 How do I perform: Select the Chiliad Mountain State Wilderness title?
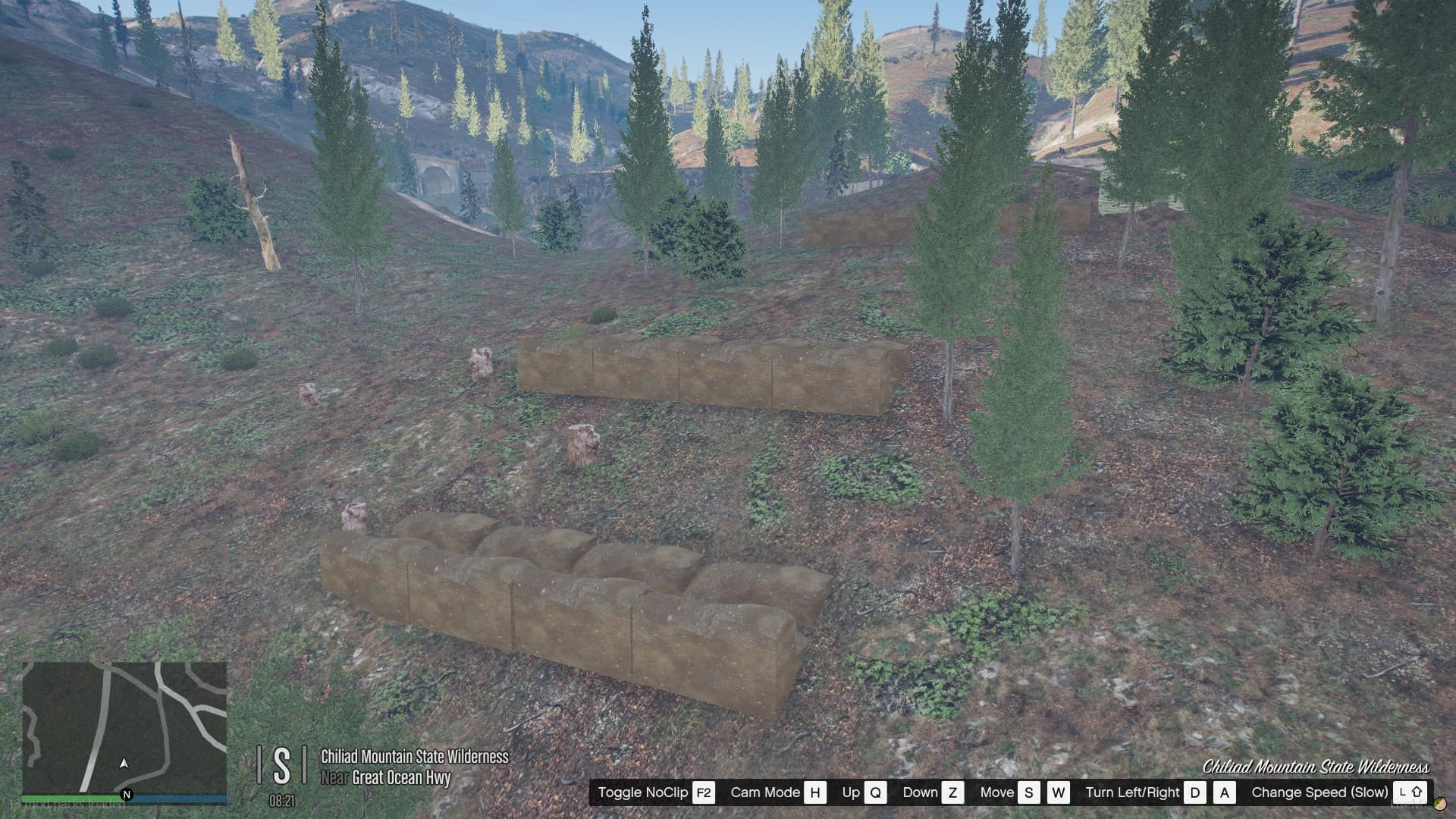pos(414,757)
